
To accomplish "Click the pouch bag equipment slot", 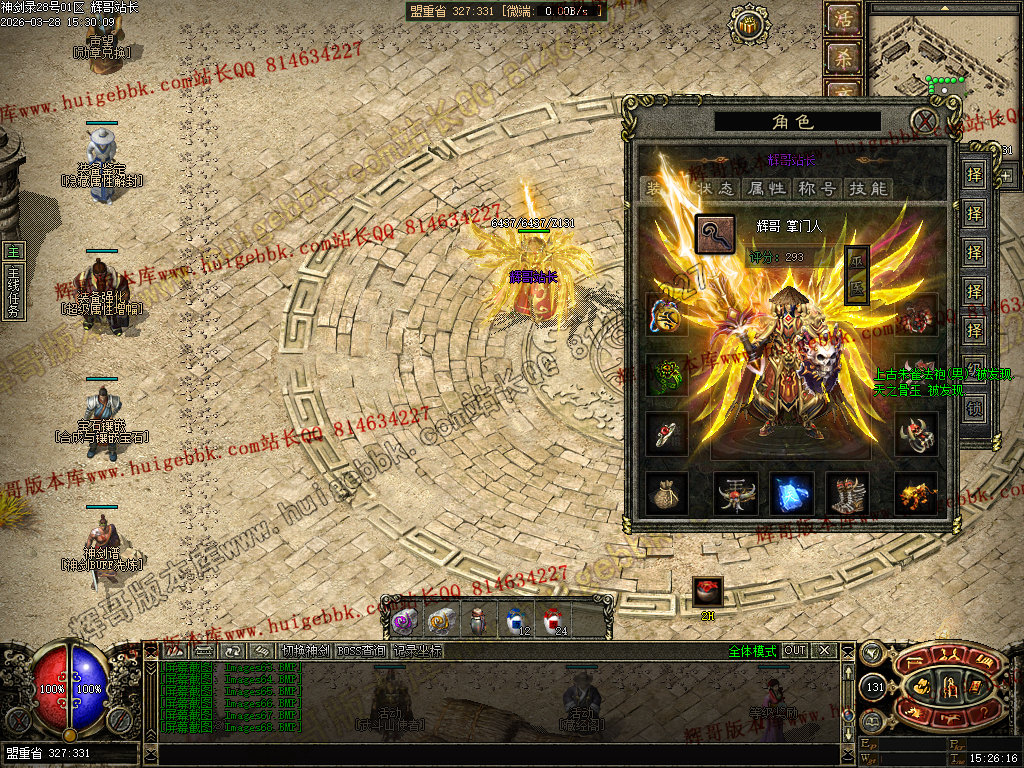I will 666,493.
